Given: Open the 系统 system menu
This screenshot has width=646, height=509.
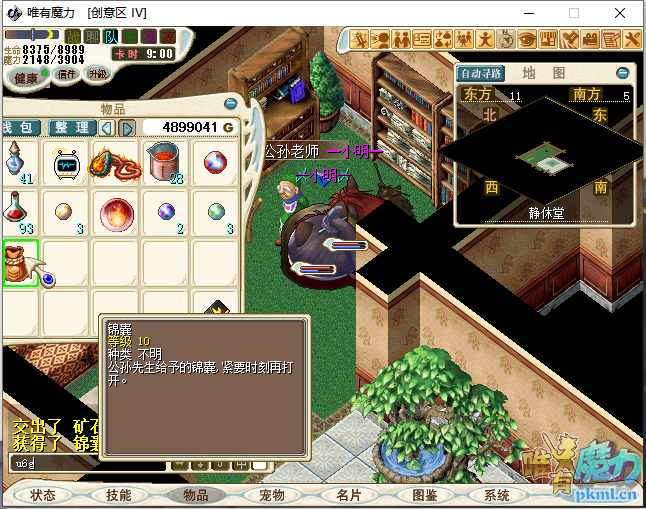Looking at the screenshot, I should (497, 495).
